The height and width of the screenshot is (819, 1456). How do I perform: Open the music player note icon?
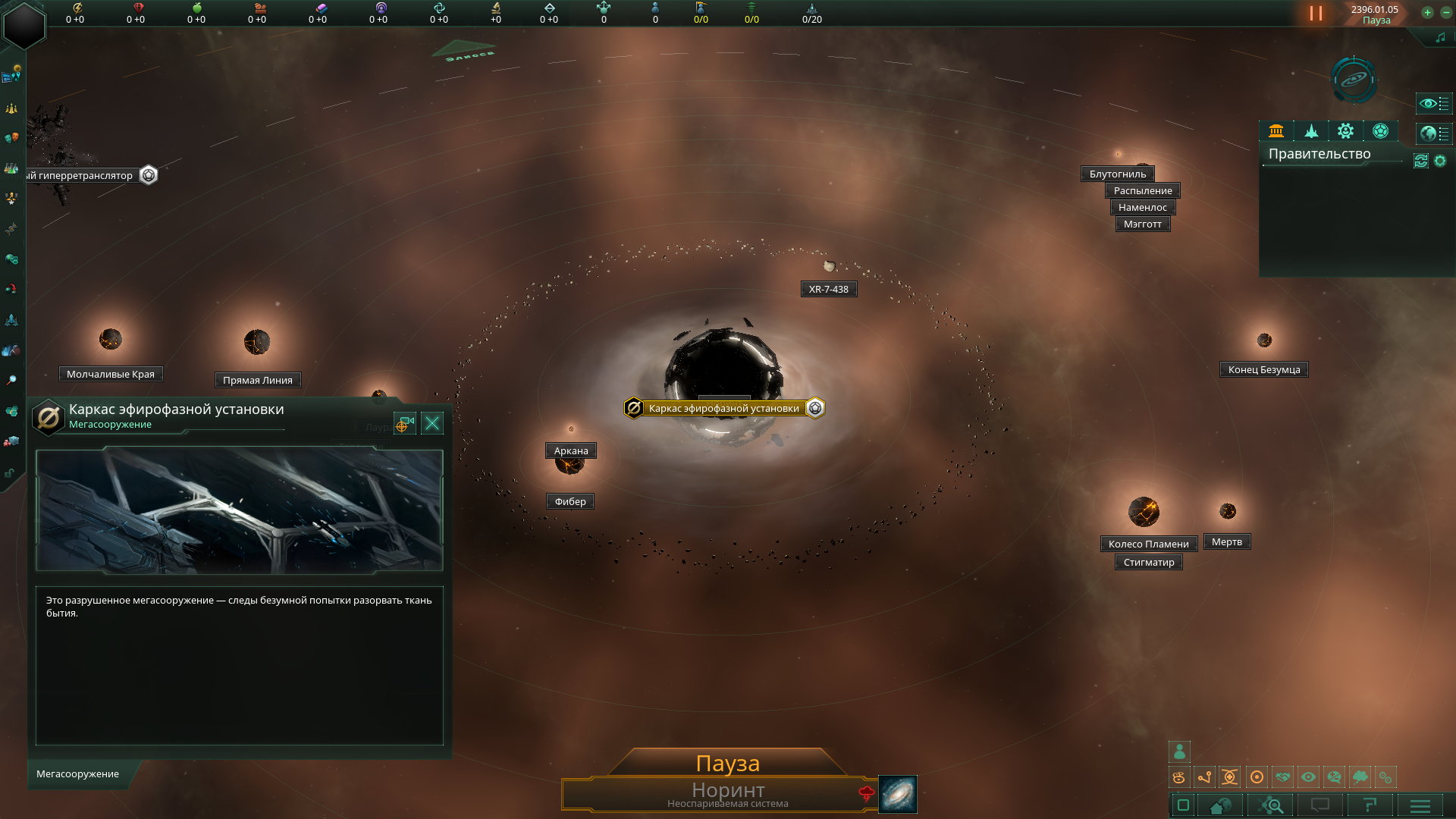point(1440,38)
